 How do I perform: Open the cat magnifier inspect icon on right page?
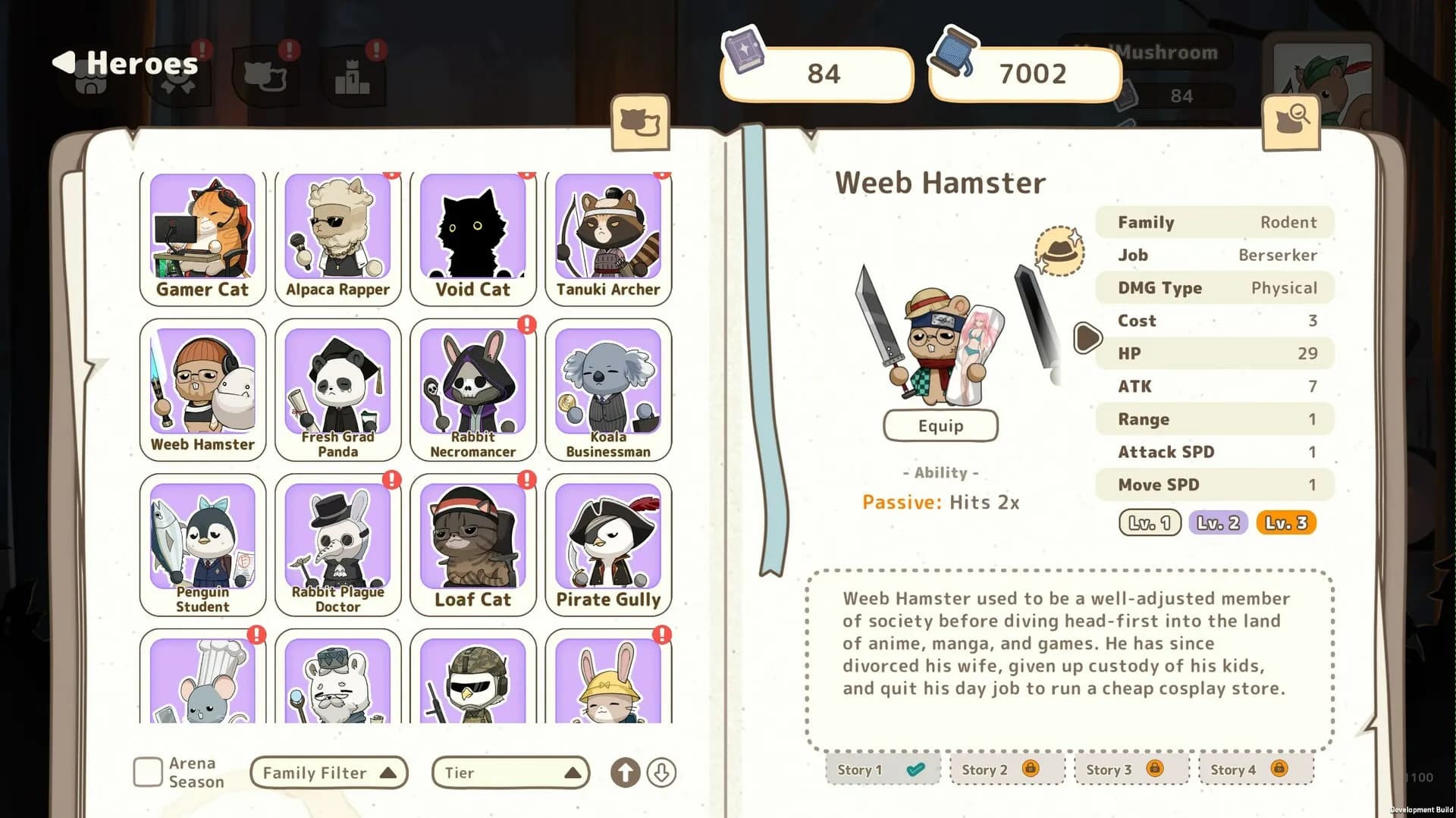point(1291,121)
